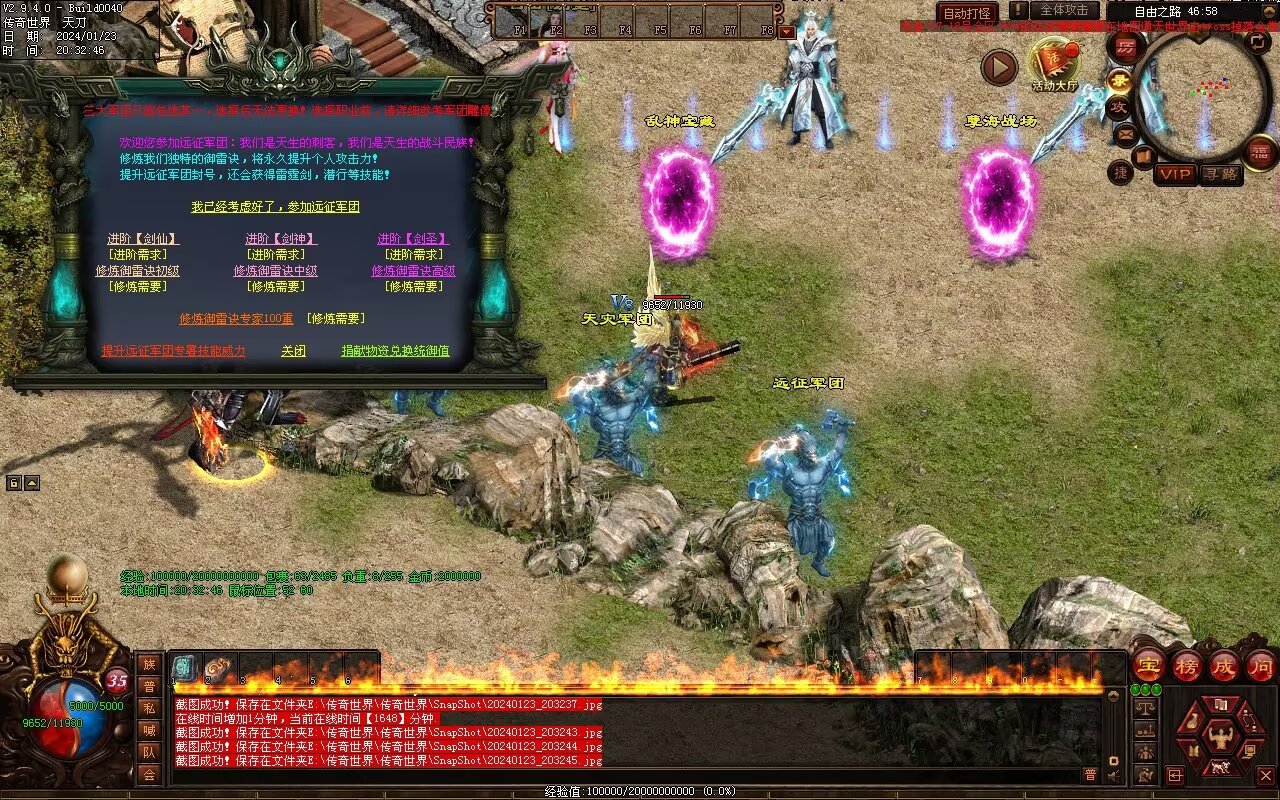The width and height of the screenshot is (1280, 800).
Task: Choose 提升远征军团专署技能威力
Action: (x=173, y=351)
